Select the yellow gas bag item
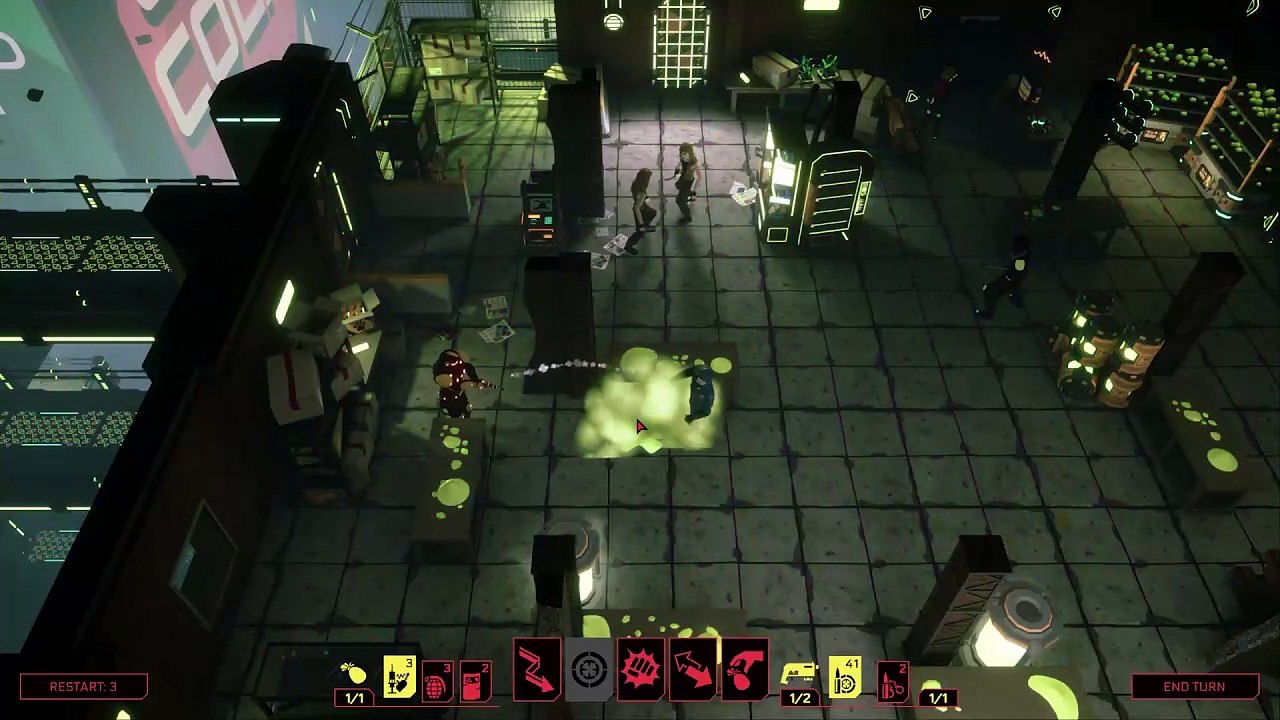The width and height of the screenshot is (1280, 720). coord(354,675)
